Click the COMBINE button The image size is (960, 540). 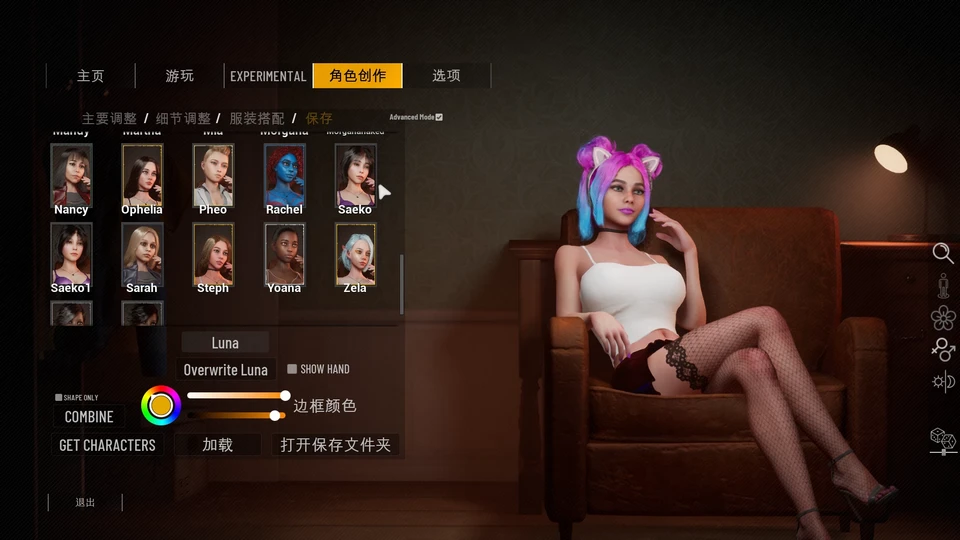pyautogui.click(x=89, y=417)
